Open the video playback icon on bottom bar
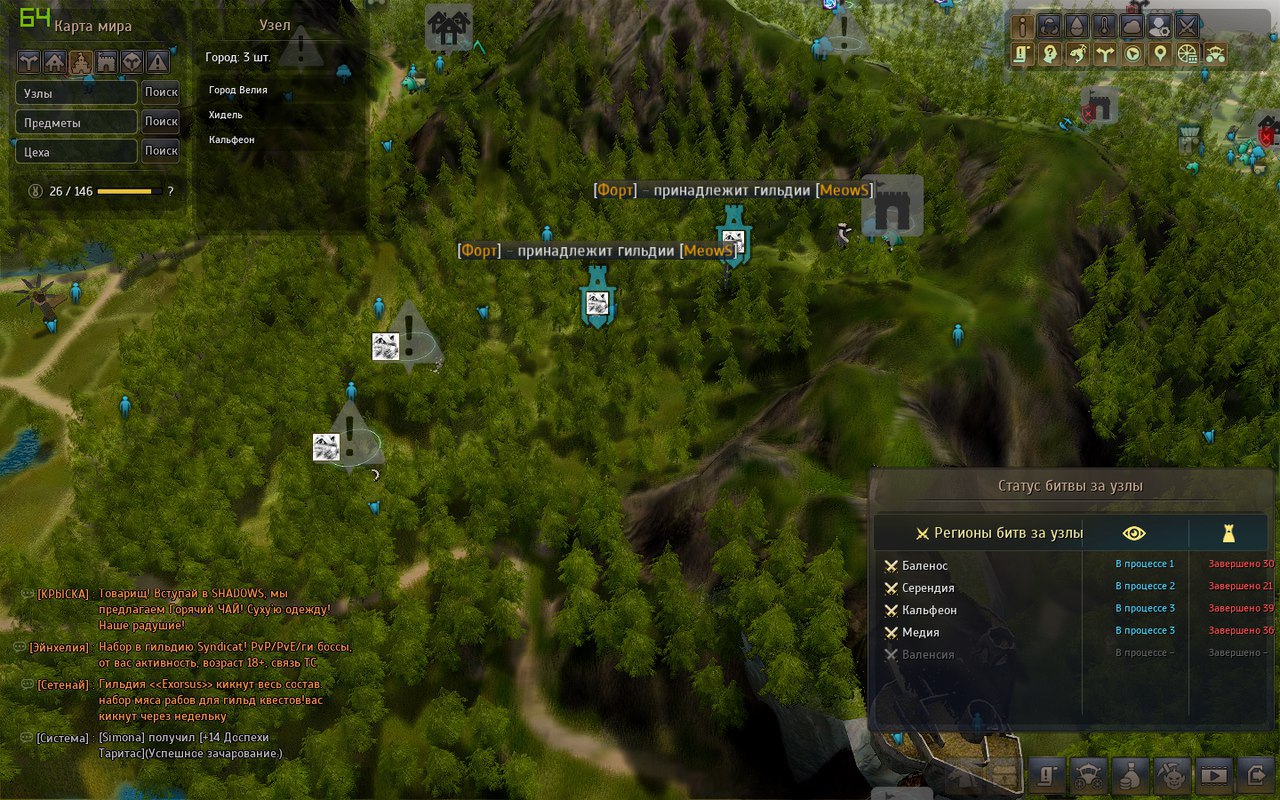Image resolution: width=1280 pixels, height=800 pixels. [x=1212, y=775]
